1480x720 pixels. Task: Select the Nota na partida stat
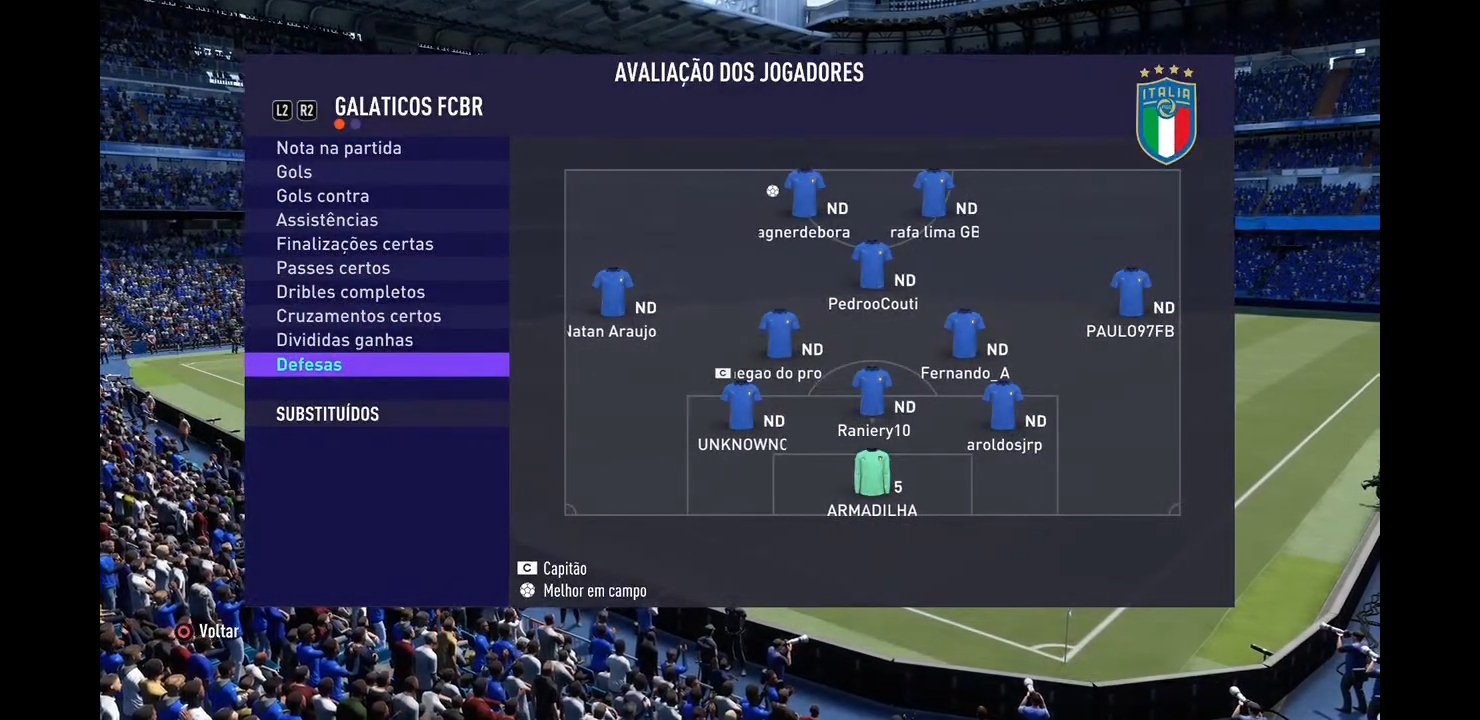[x=339, y=148]
